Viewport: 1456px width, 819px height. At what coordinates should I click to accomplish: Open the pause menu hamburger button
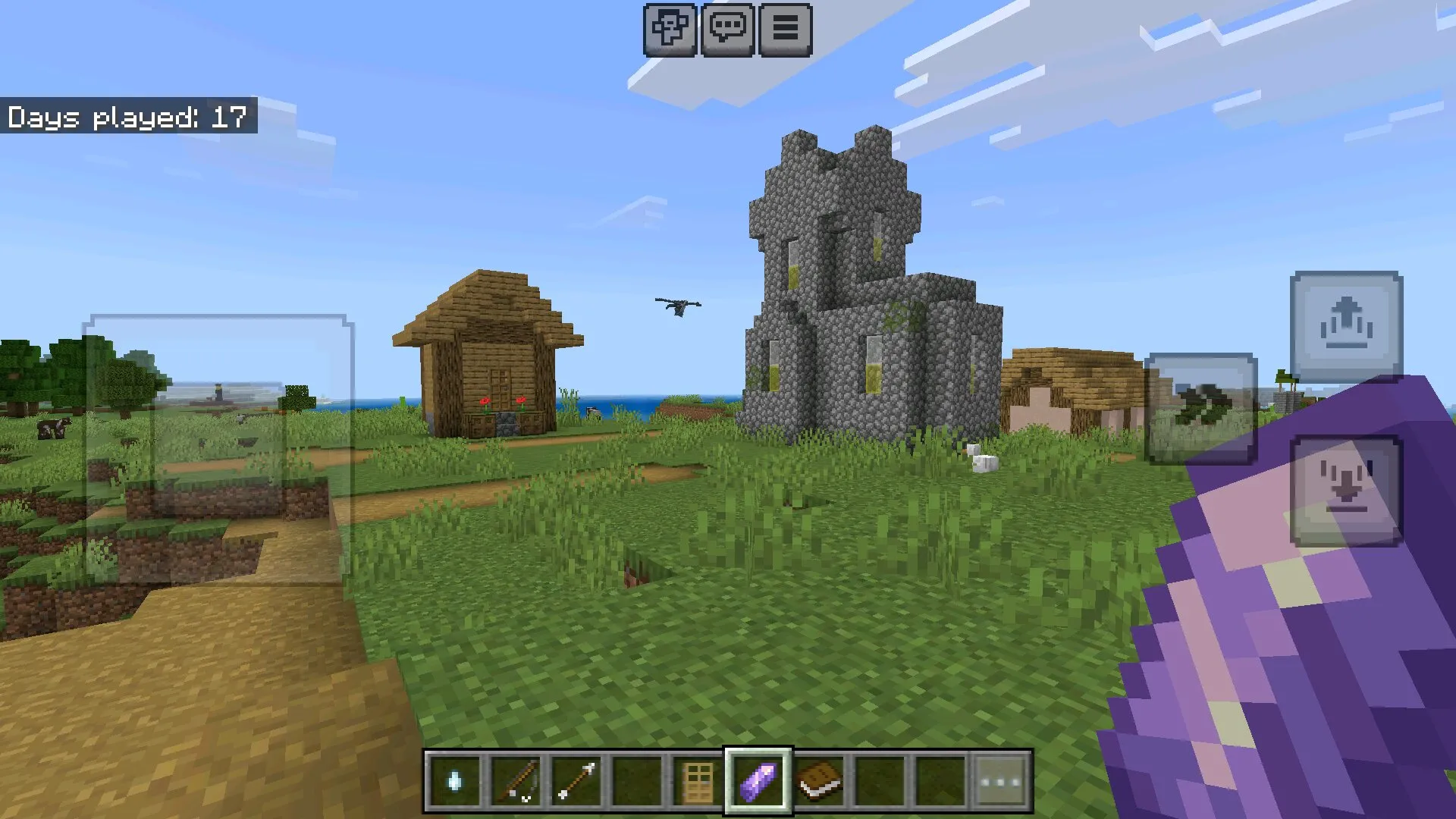tap(785, 30)
